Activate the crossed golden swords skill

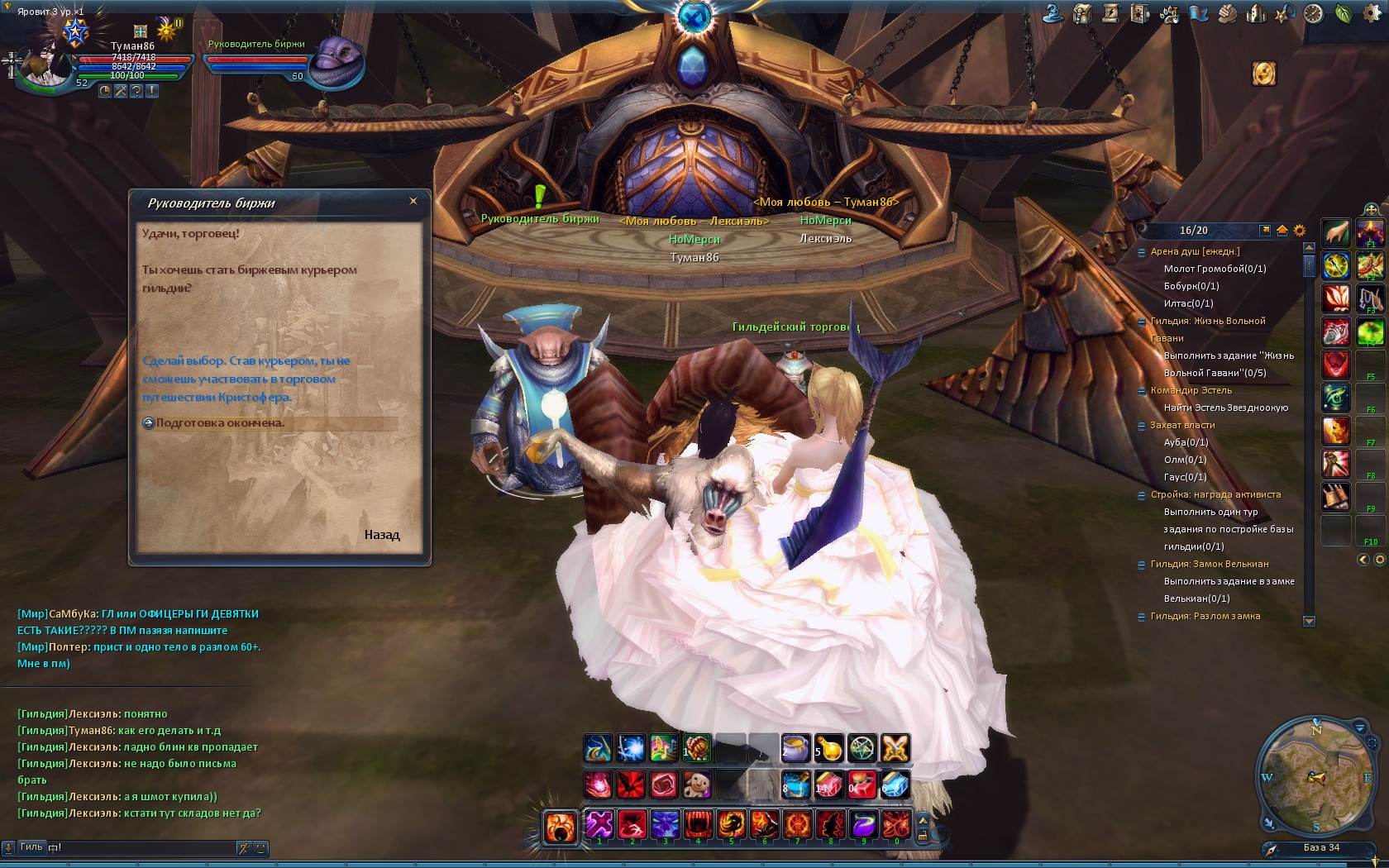coord(895,749)
